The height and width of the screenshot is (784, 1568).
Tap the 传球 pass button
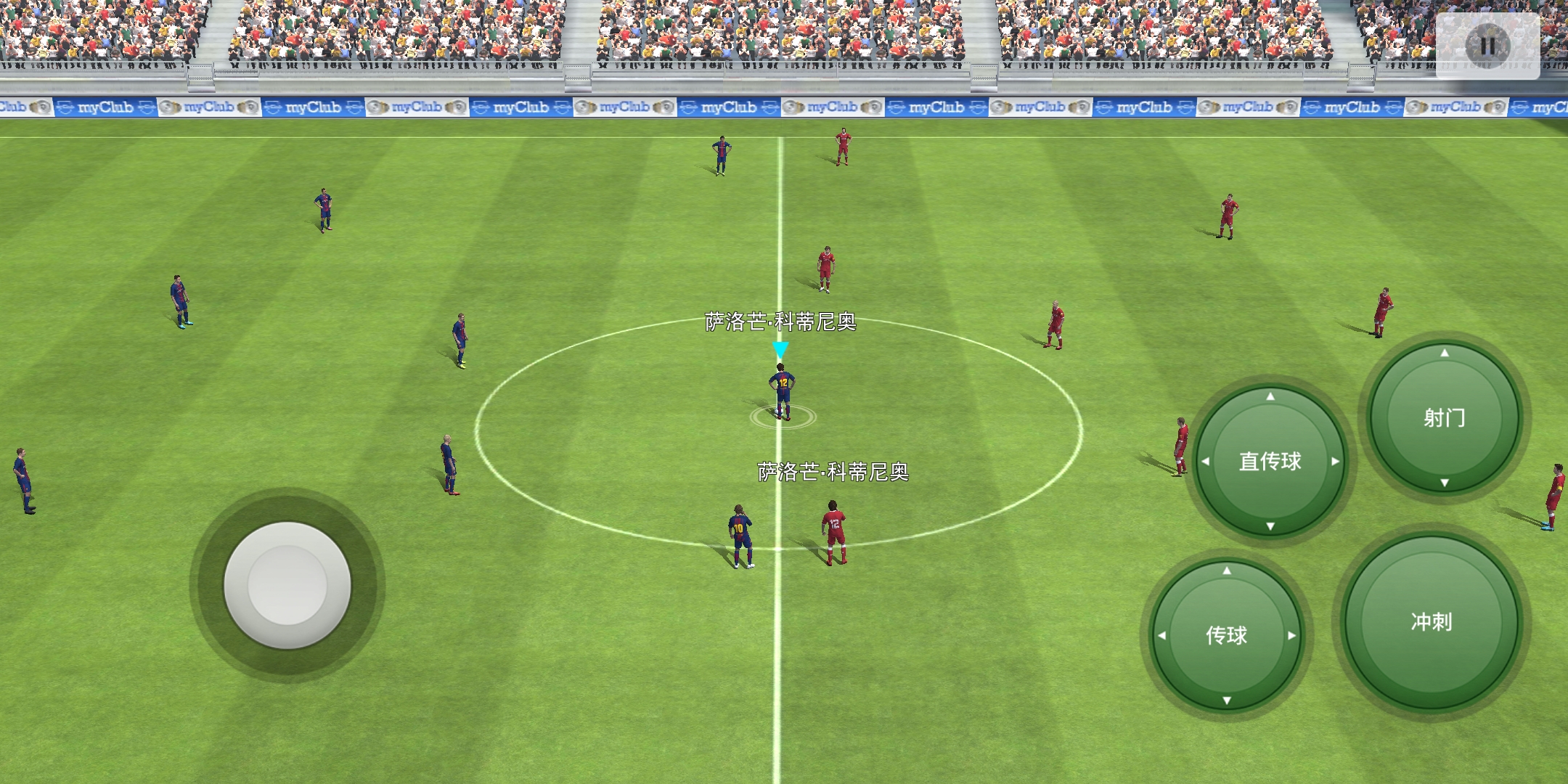click(1226, 635)
